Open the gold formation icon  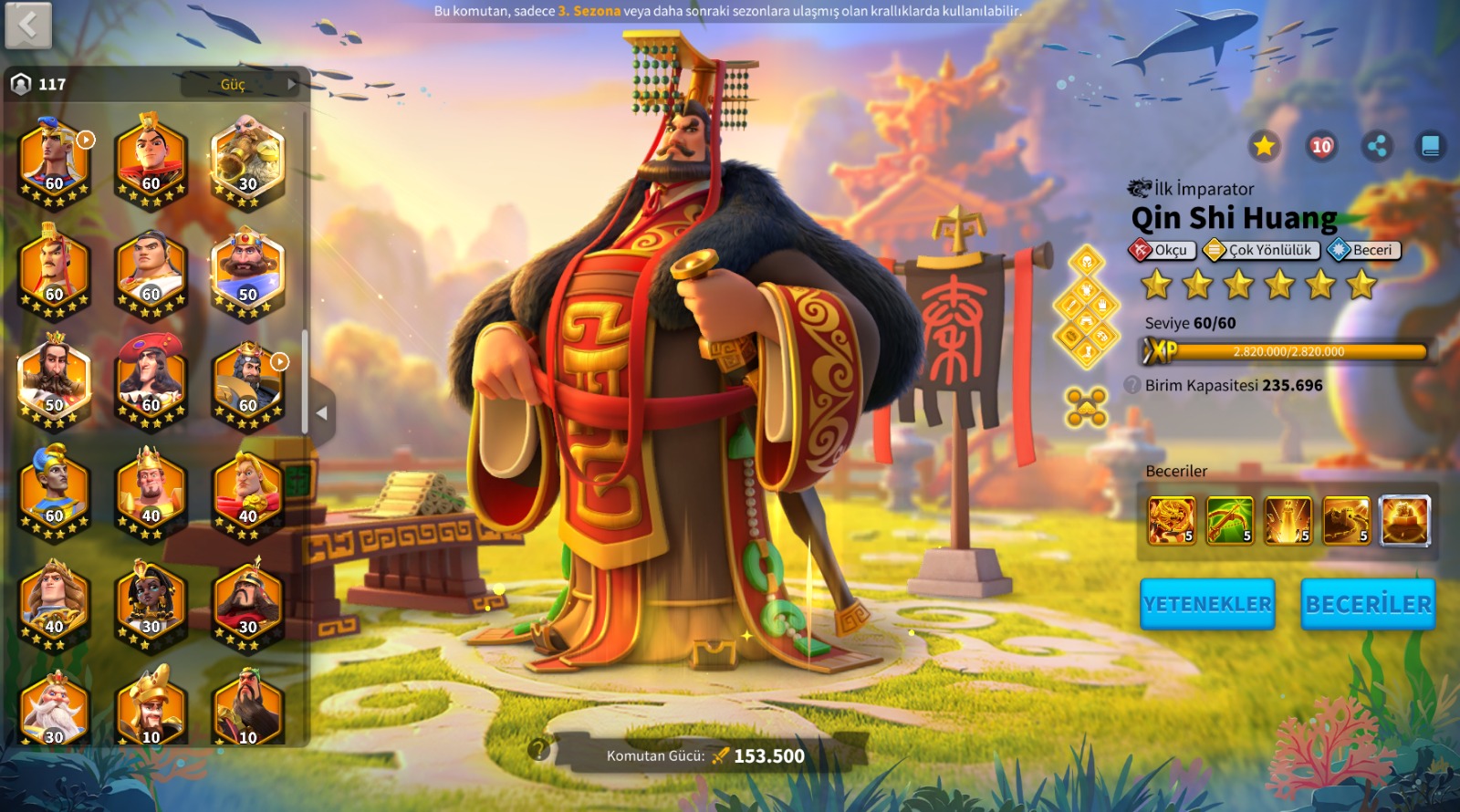coord(1086,407)
